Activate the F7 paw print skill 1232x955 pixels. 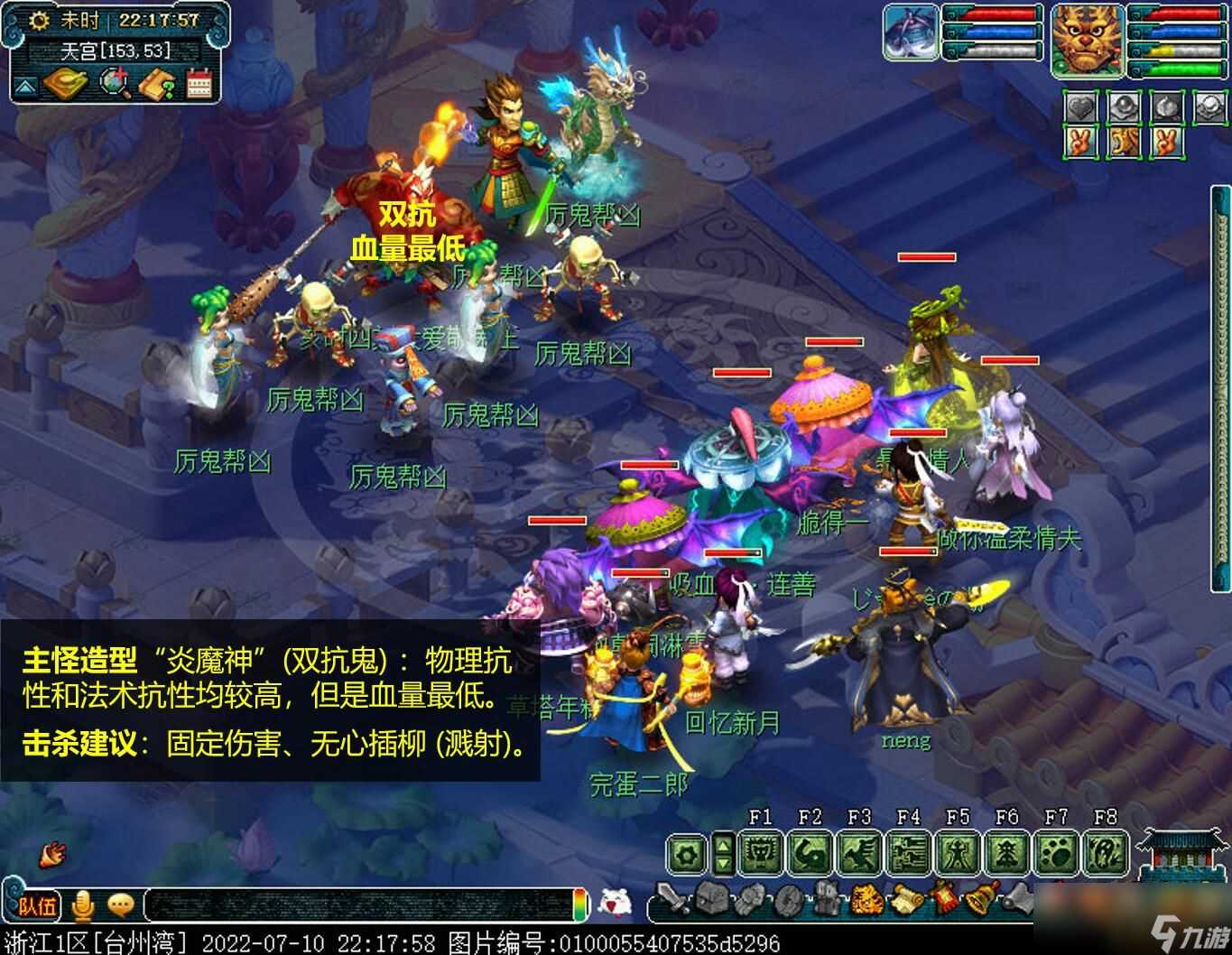pos(1056,852)
